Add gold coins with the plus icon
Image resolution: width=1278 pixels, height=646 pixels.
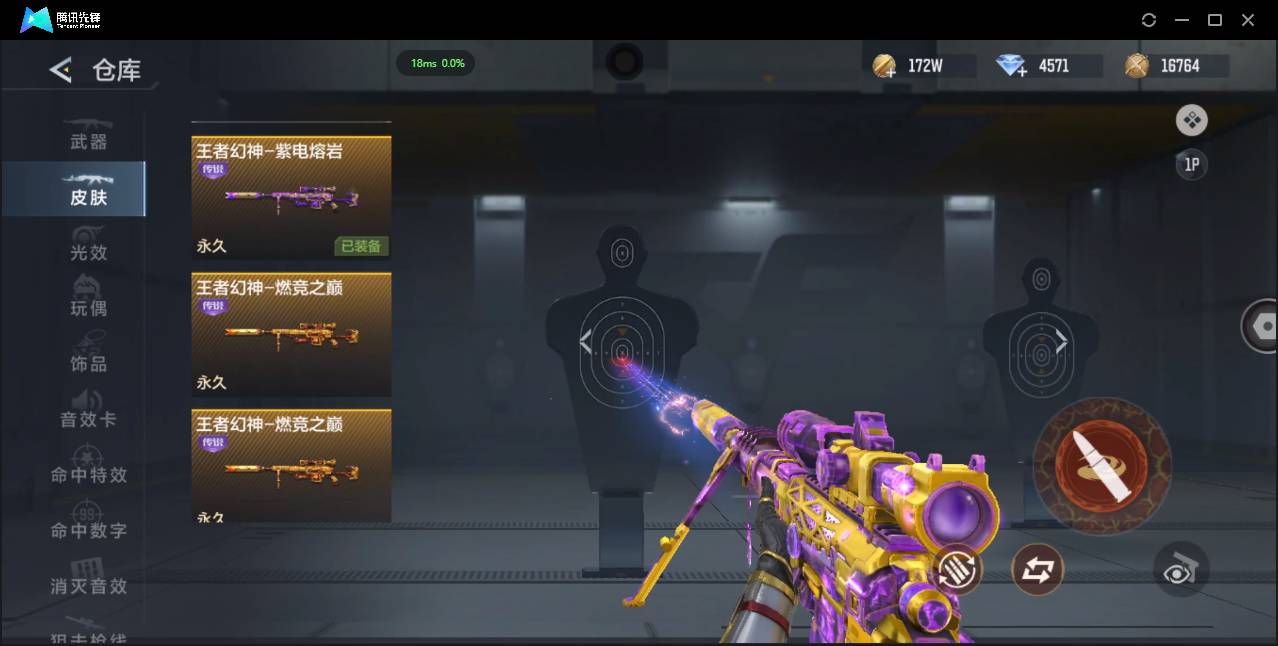pos(884,67)
